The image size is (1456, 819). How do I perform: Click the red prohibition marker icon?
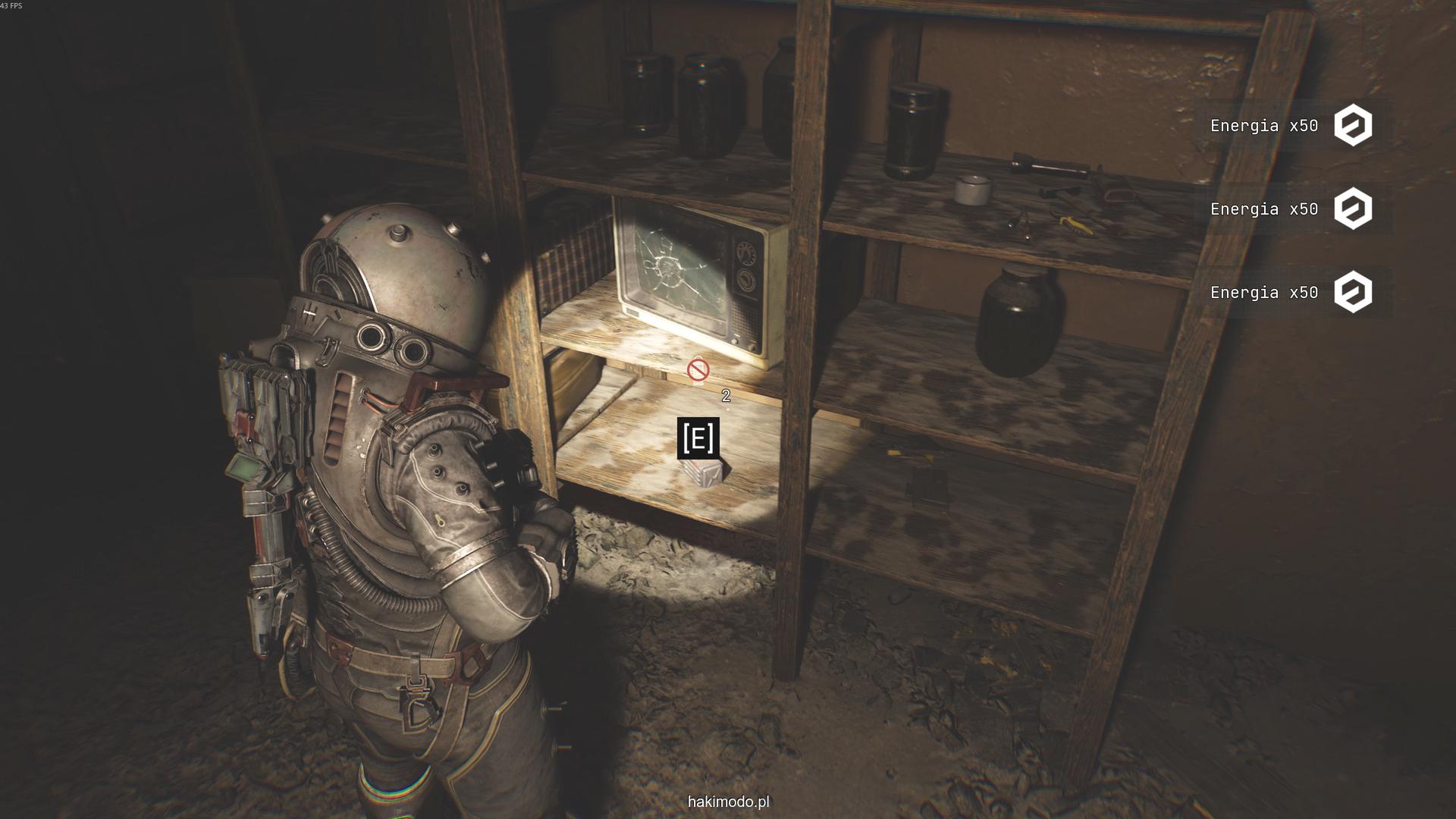point(698,370)
